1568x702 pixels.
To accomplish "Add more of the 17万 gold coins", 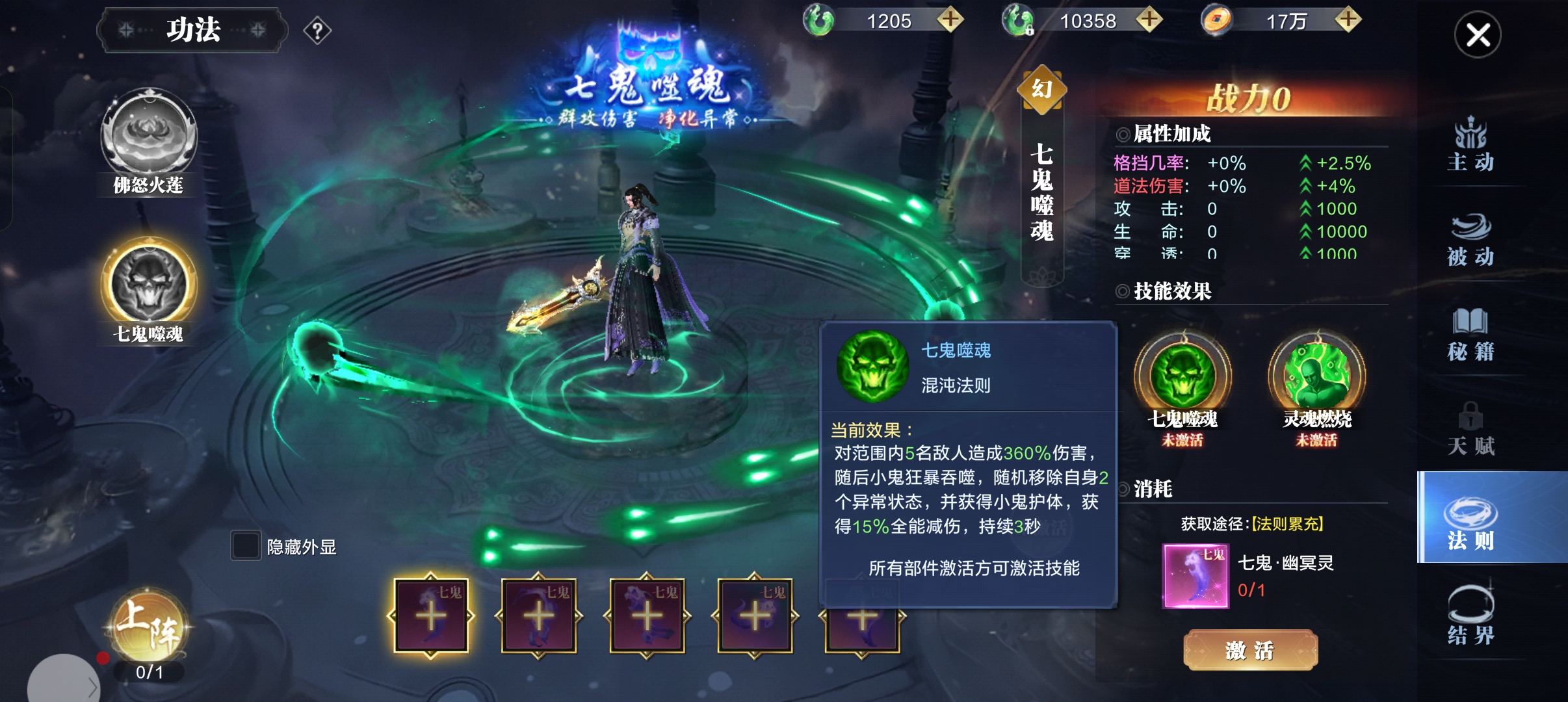I will 1348,20.
